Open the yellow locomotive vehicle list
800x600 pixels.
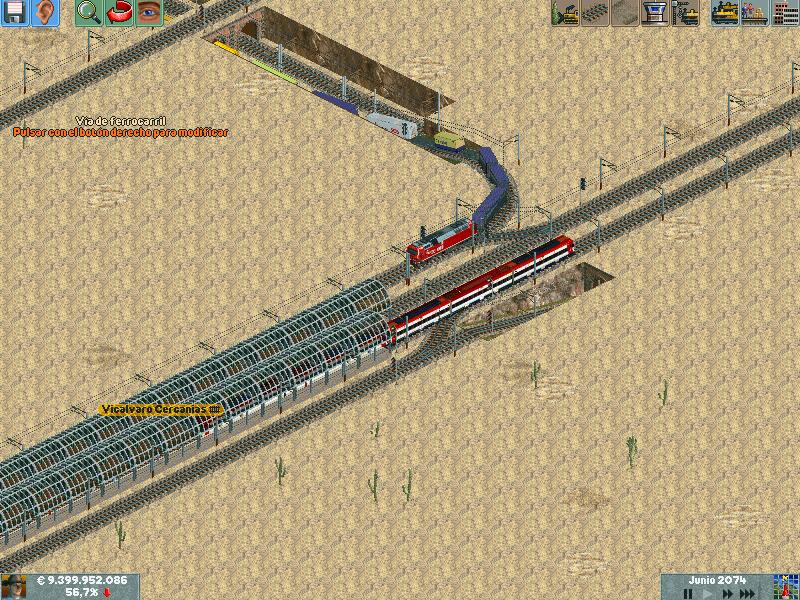(x=725, y=13)
